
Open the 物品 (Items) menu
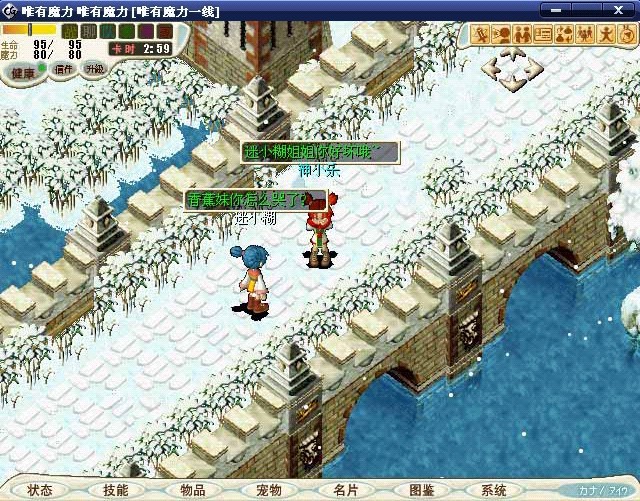tap(192, 490)
